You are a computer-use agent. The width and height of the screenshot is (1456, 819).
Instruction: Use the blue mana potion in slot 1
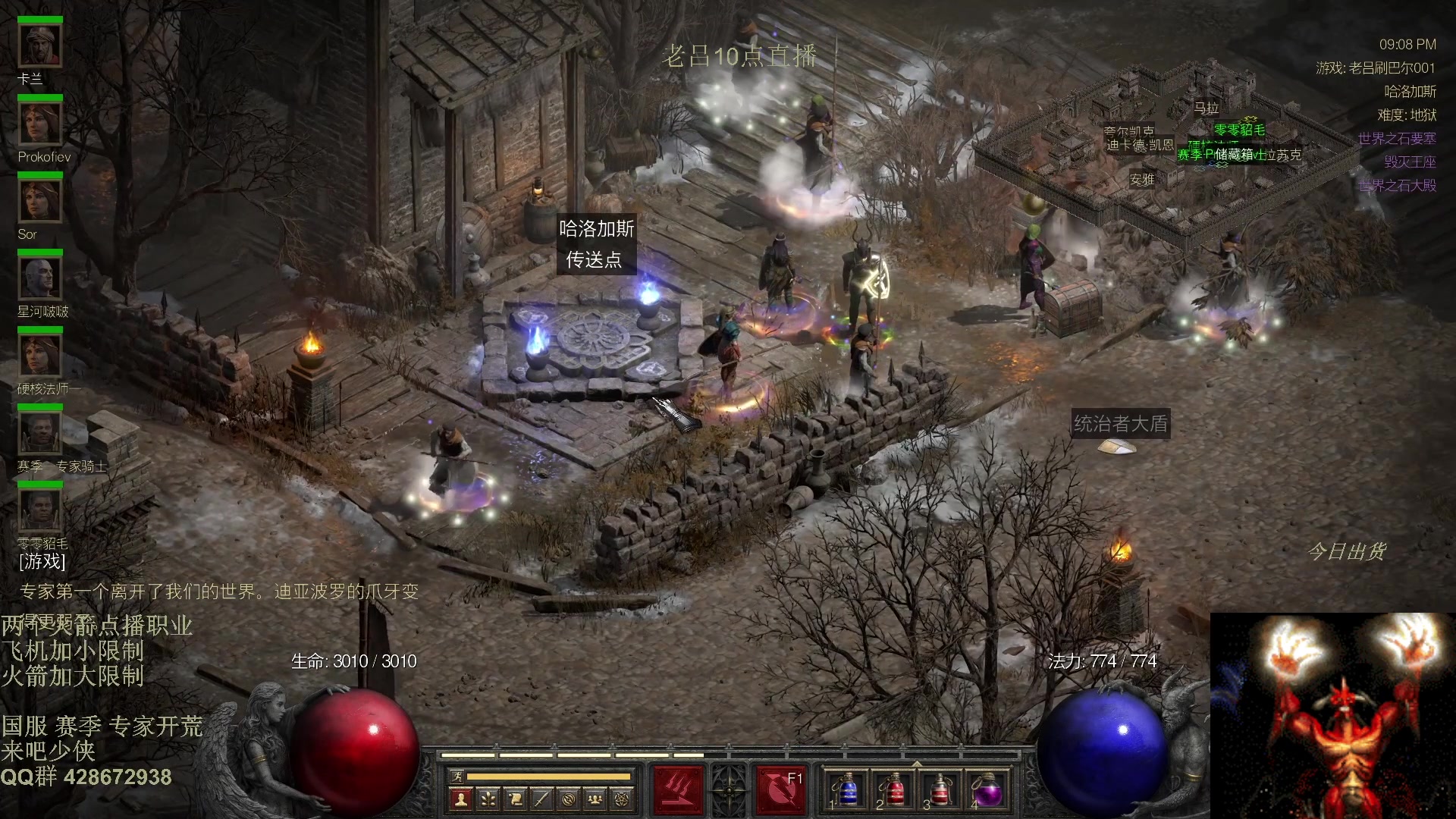coord(847,790)
